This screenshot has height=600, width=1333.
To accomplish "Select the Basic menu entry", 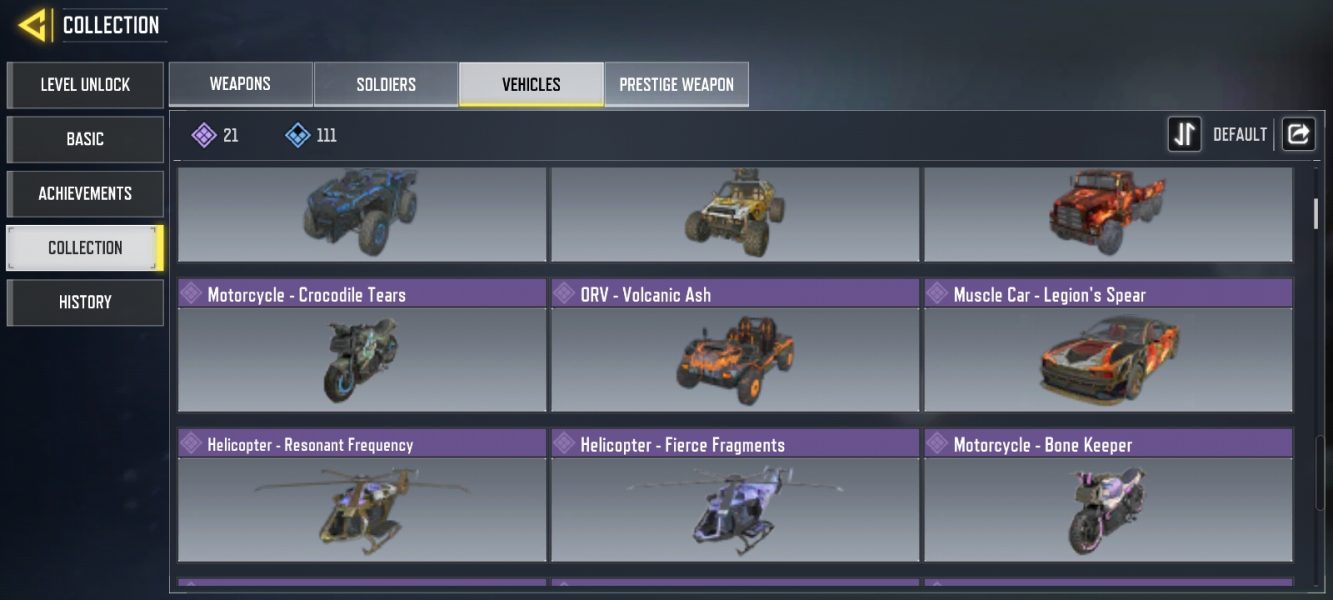I will tap(85, 139).
